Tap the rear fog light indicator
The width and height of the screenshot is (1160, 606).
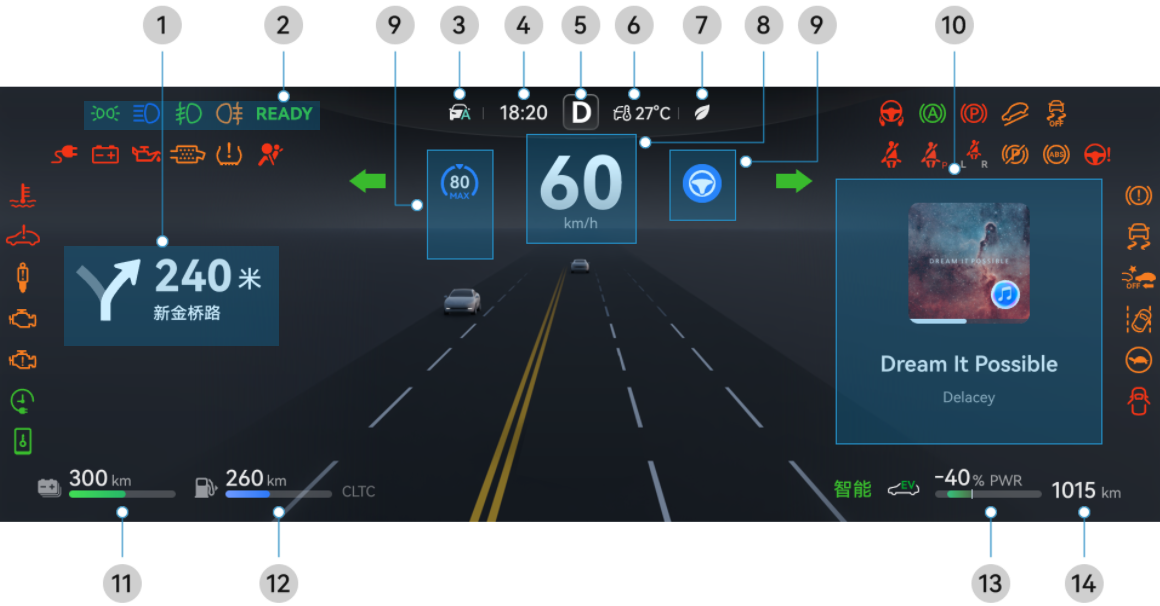coord(229,114)
